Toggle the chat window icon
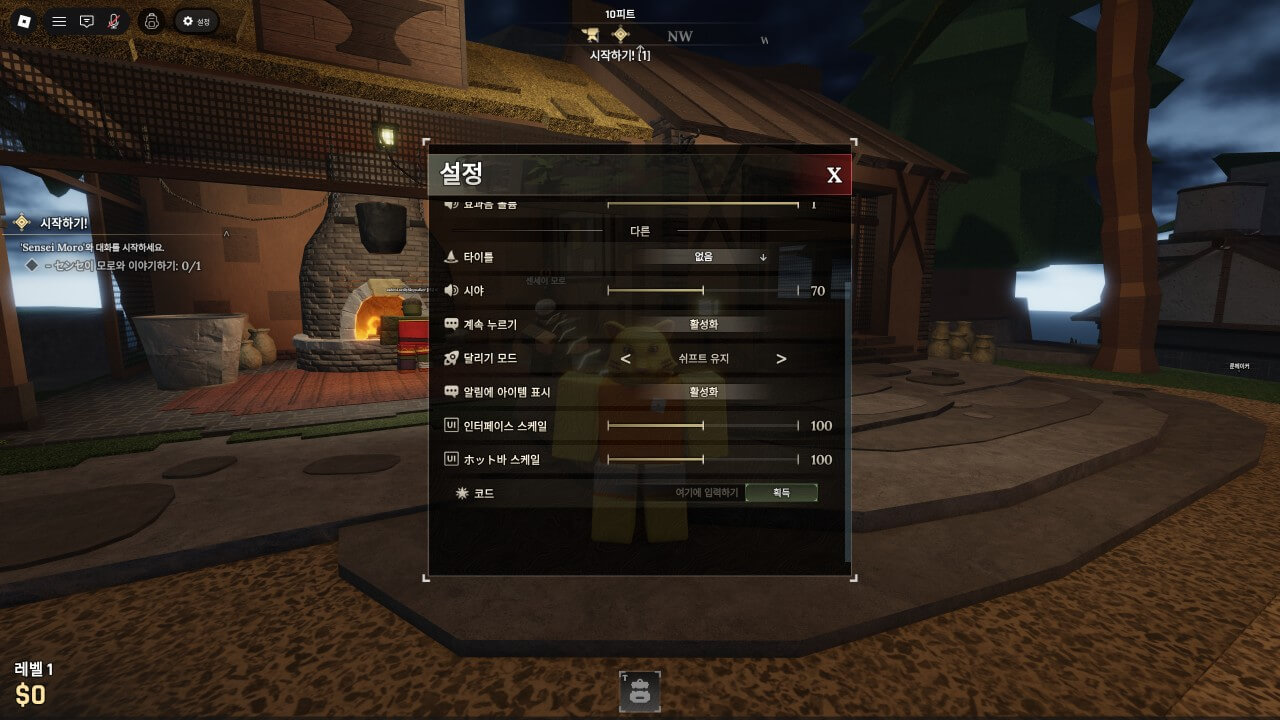This screenshot has width=1280, height=720. tap(87, 21)
